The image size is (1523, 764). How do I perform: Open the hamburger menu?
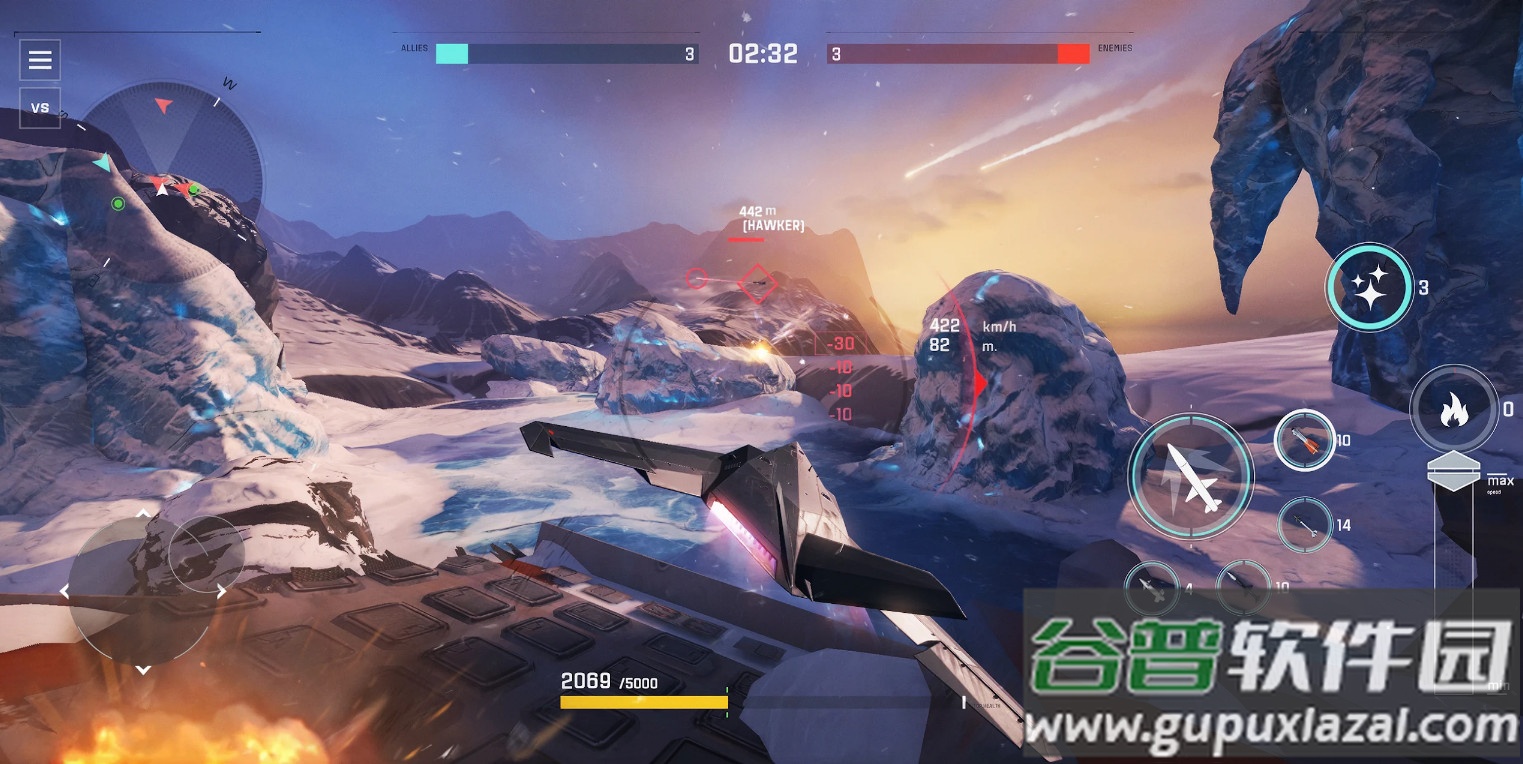tap(39, 60)
